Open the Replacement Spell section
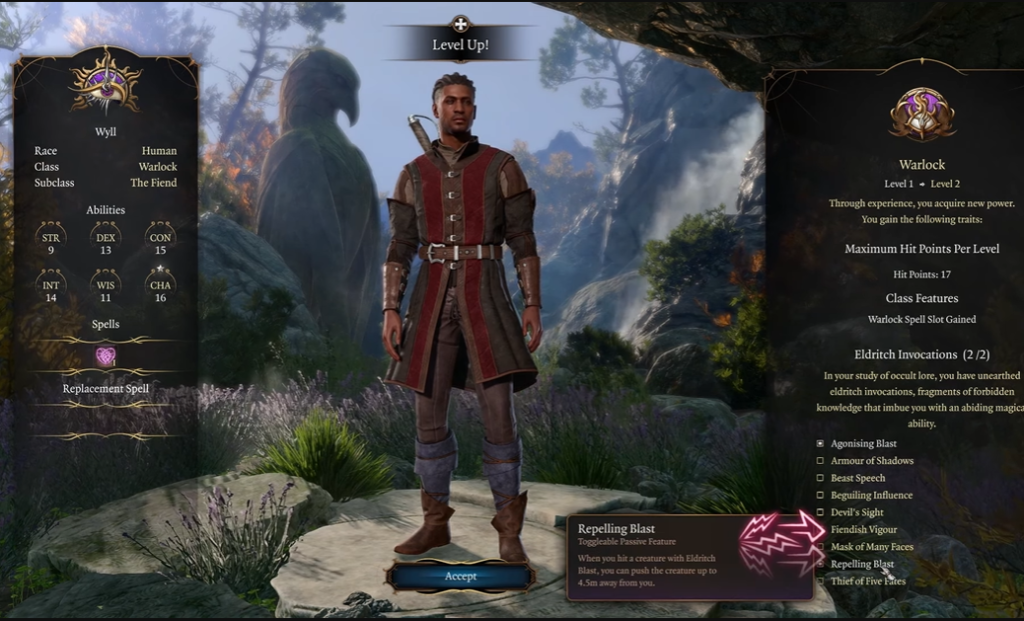This screenshot has height=621, width=1024. click(x=105, y=388)
